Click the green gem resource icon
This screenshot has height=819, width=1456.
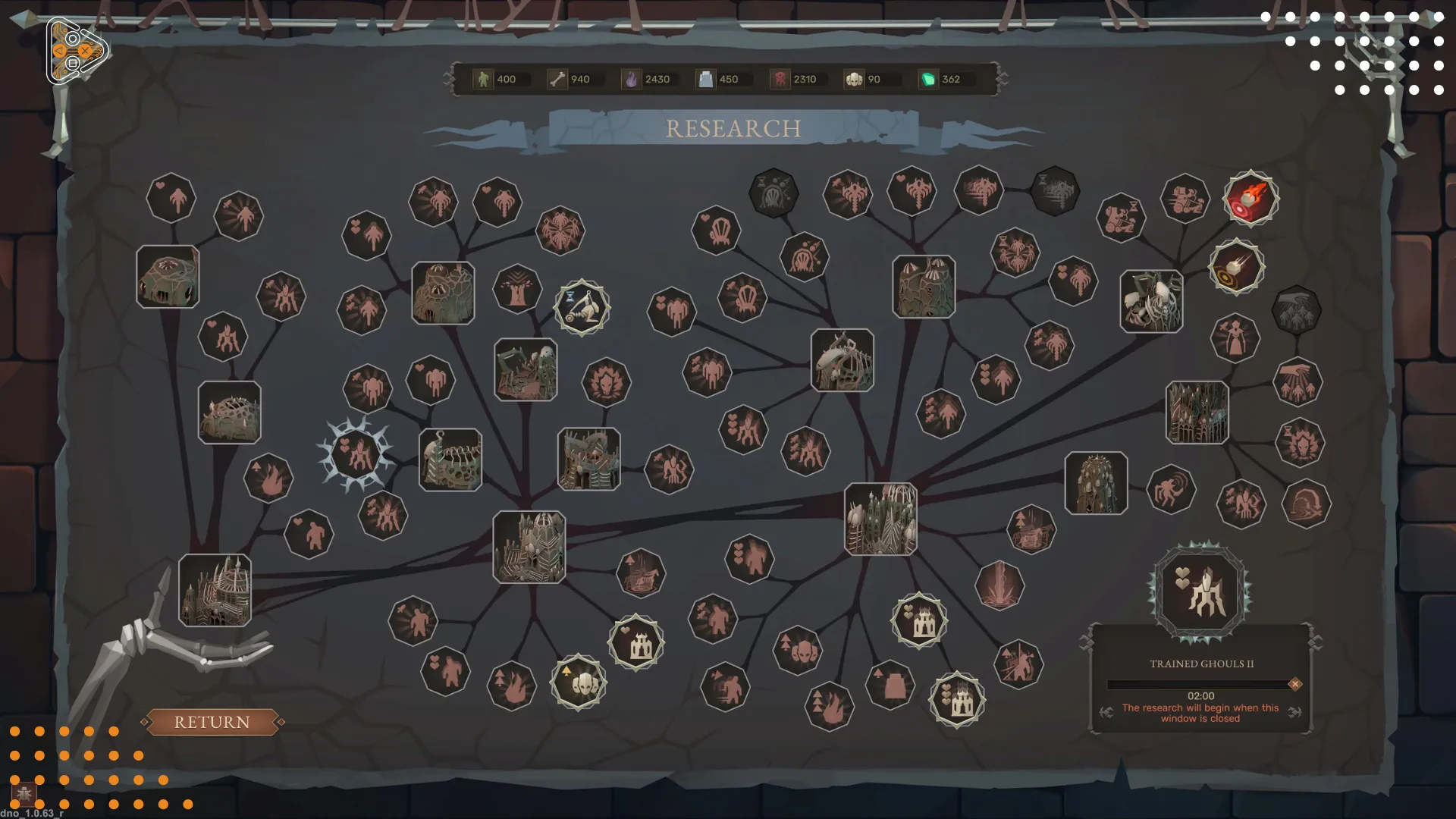tap(928, 79)
